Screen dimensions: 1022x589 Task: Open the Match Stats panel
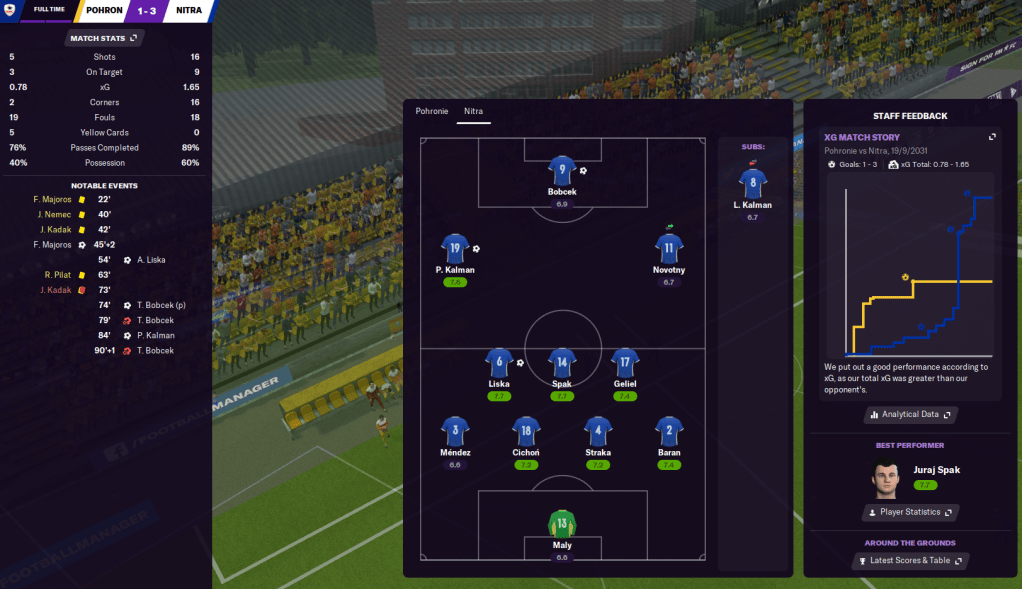(x=104, y=38)
